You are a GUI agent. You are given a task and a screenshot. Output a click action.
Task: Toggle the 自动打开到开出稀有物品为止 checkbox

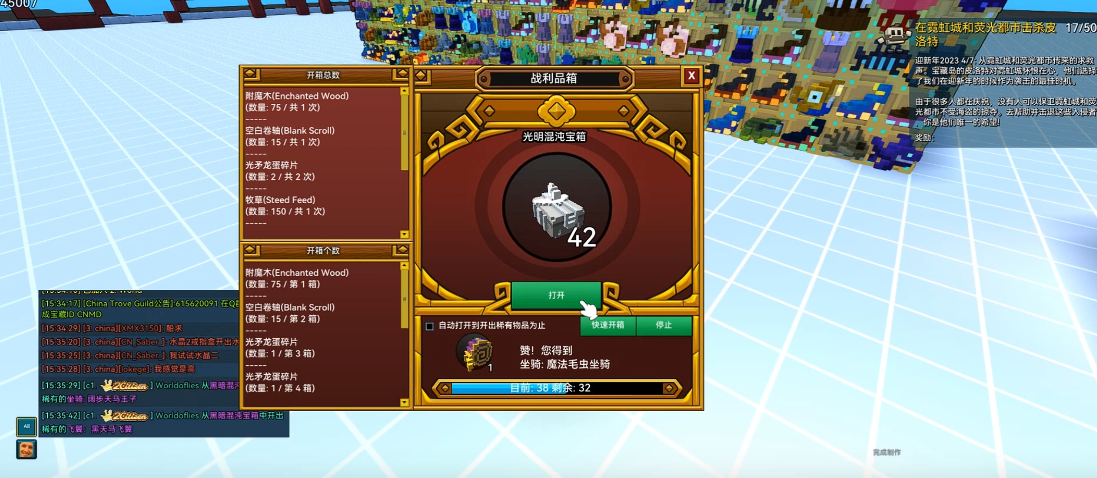pos(430,326)
